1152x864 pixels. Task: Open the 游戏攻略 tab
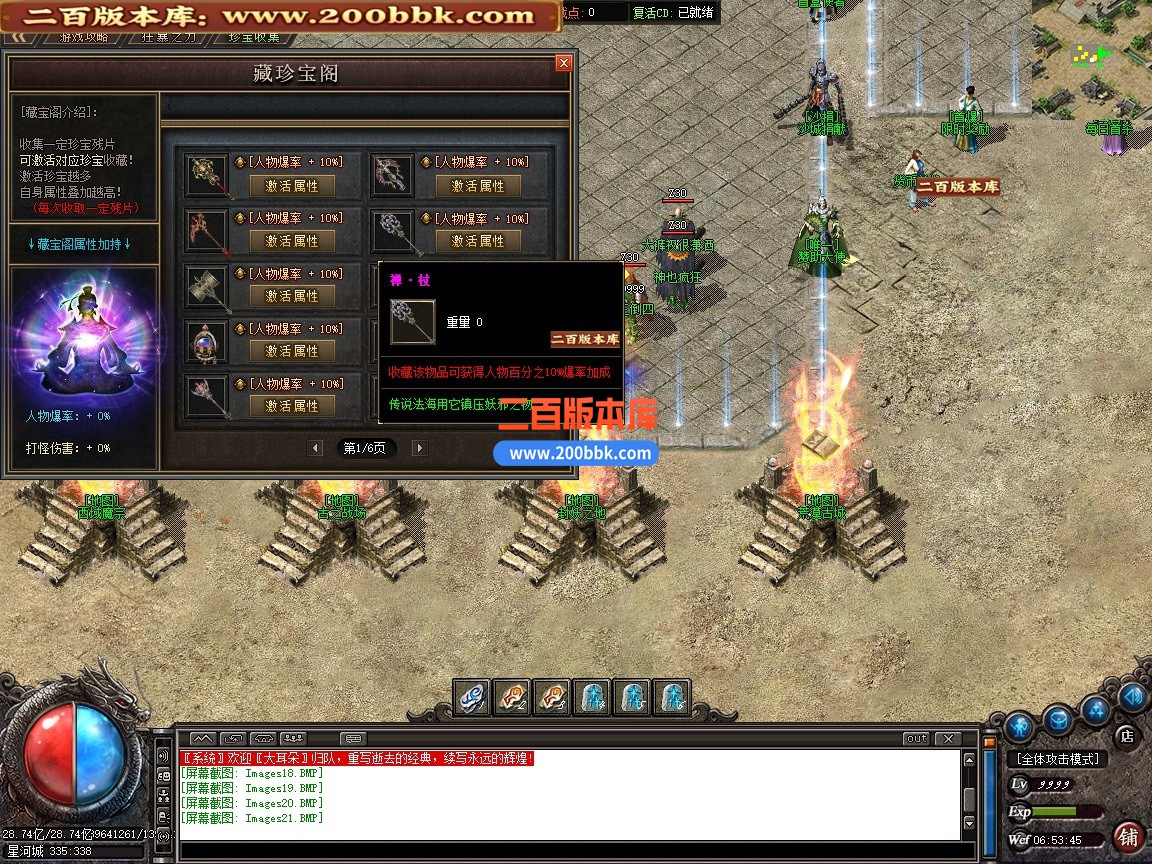tap(84, 37)
